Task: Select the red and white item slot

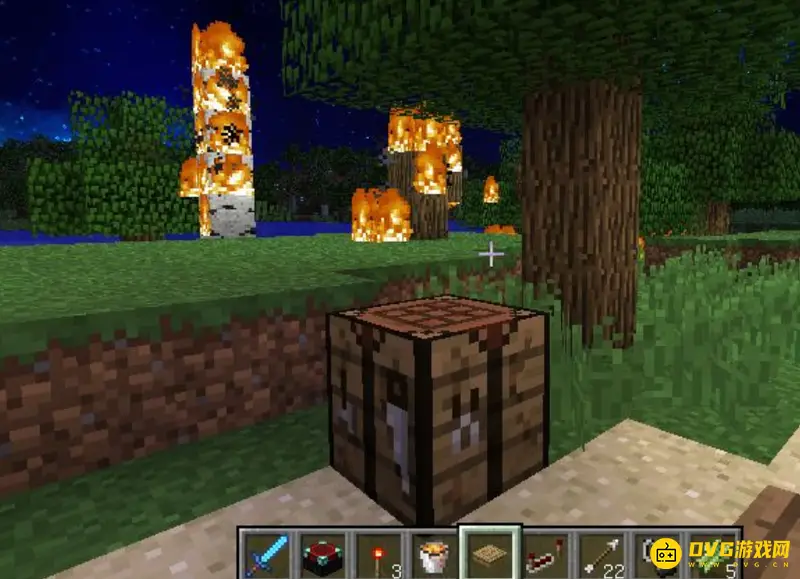Action: pyautogui.click(x=546, y=553)
